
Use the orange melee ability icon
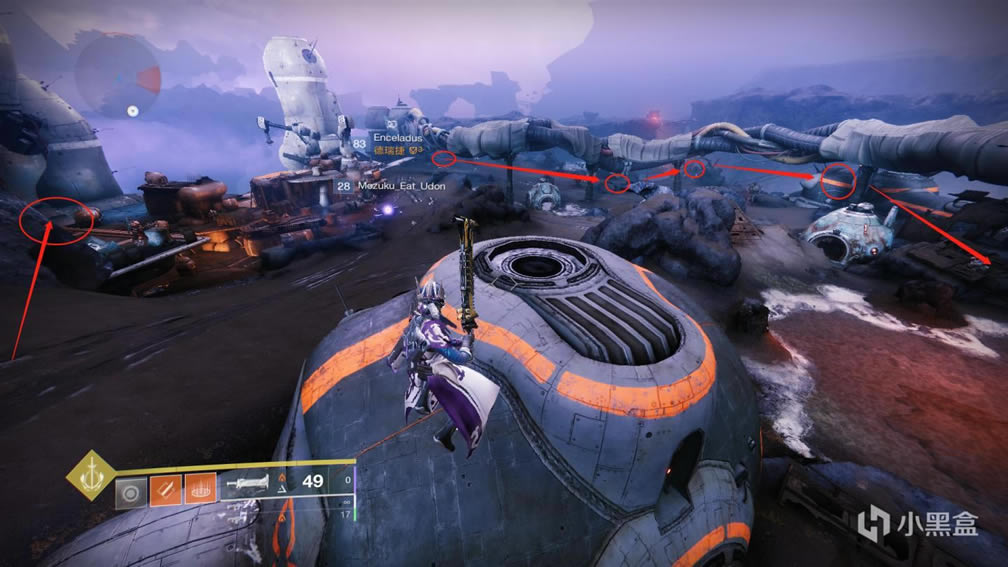(x=163, y=495)
